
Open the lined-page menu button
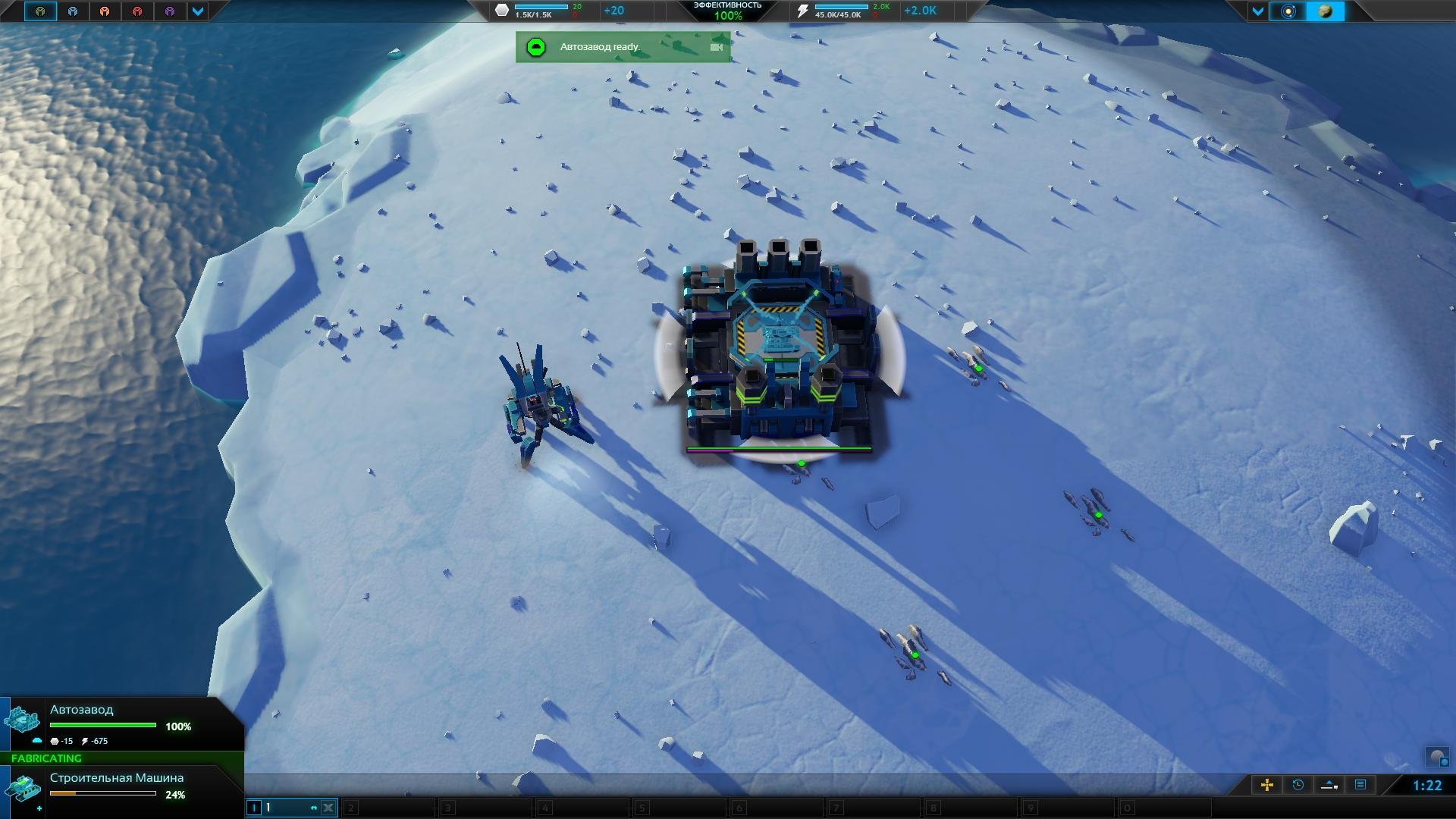tap(1360, 785)
